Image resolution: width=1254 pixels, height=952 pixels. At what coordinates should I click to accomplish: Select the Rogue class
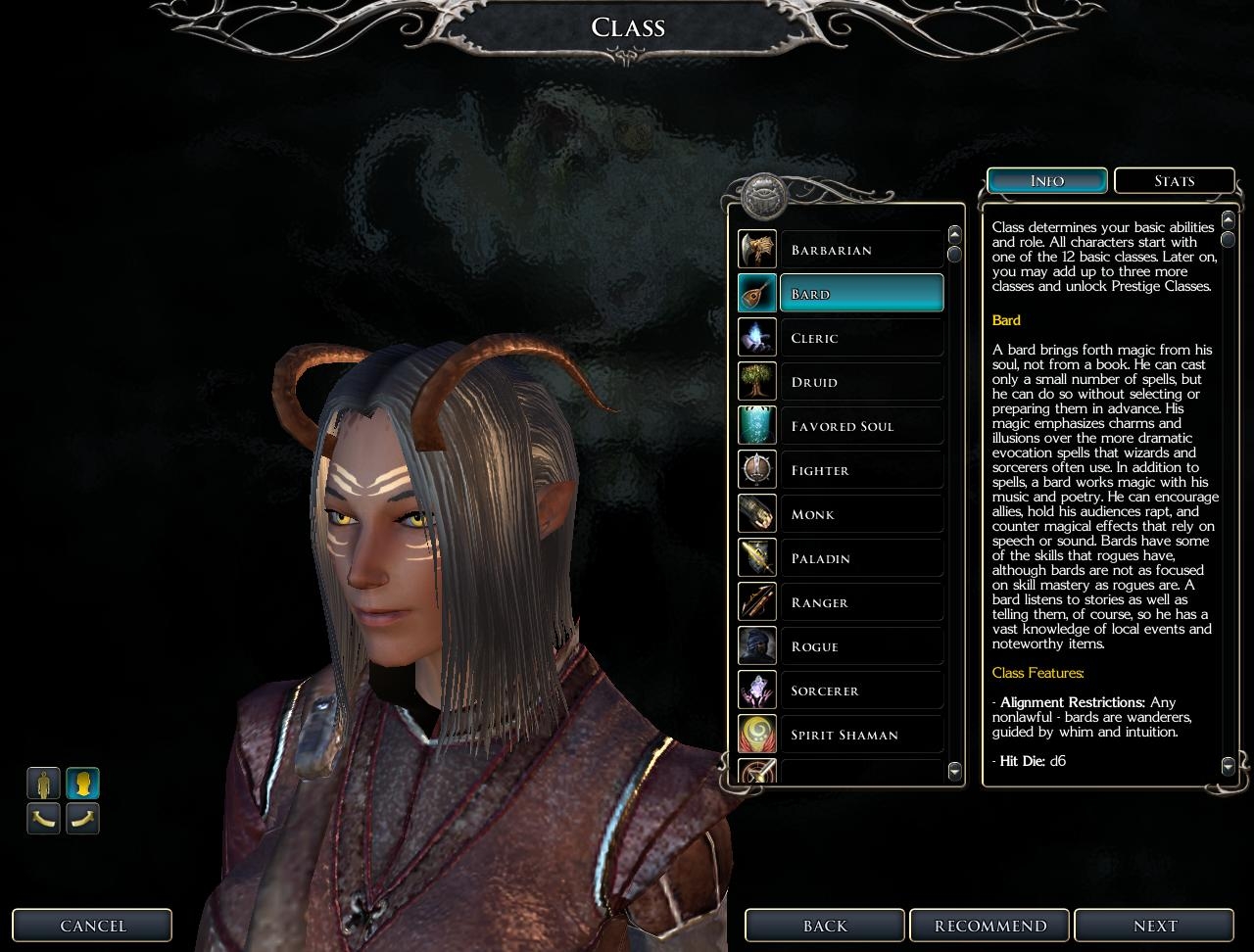861,646
